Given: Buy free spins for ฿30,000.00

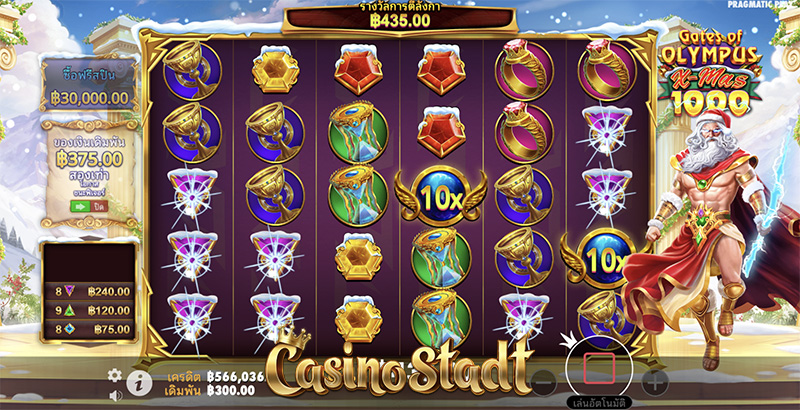Looking at the screenshot, I should pos(87,87).
